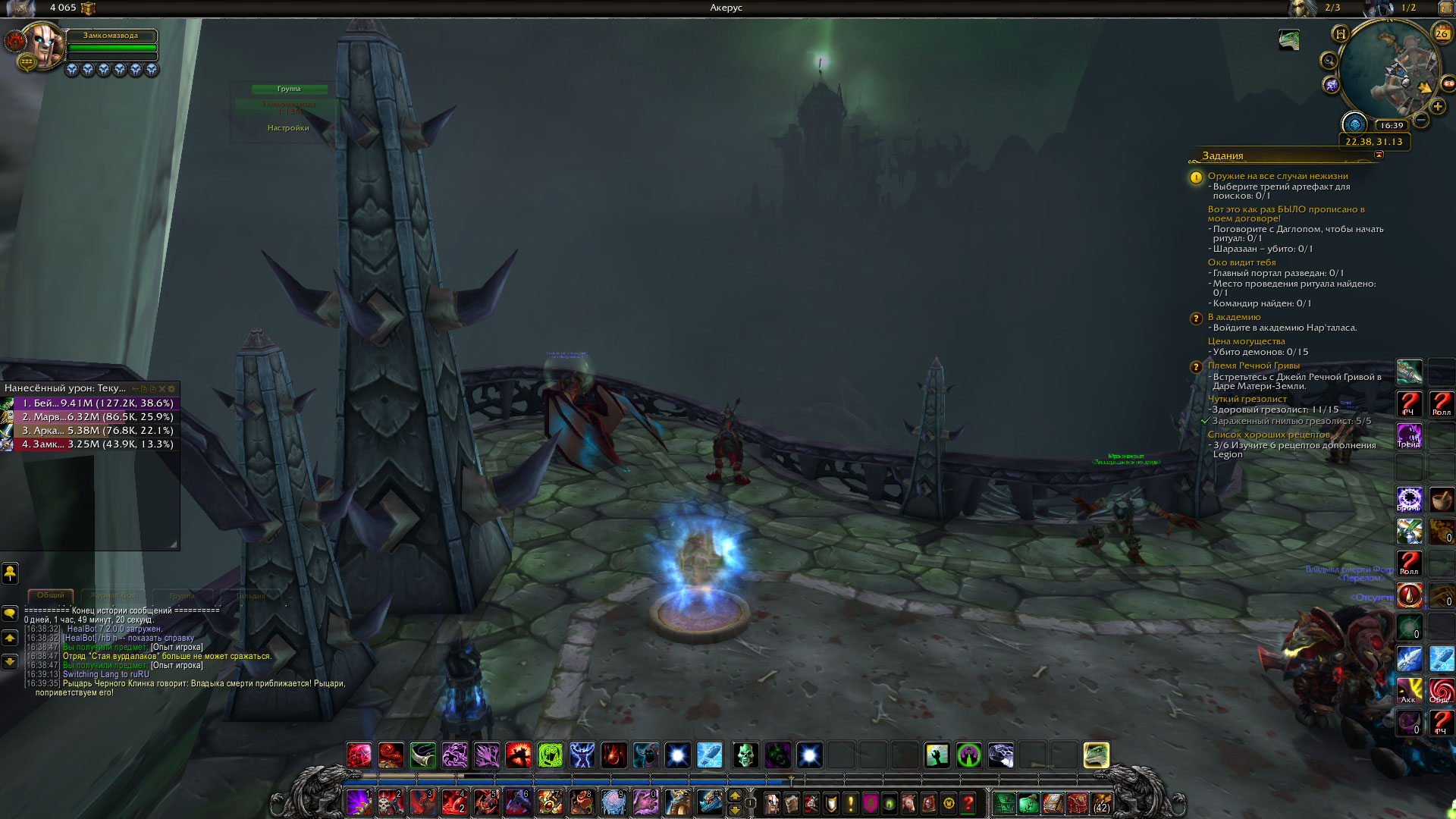Open the social friends button above chat
This screenshot has height=819, width=1456.
[x=10, y=573]
